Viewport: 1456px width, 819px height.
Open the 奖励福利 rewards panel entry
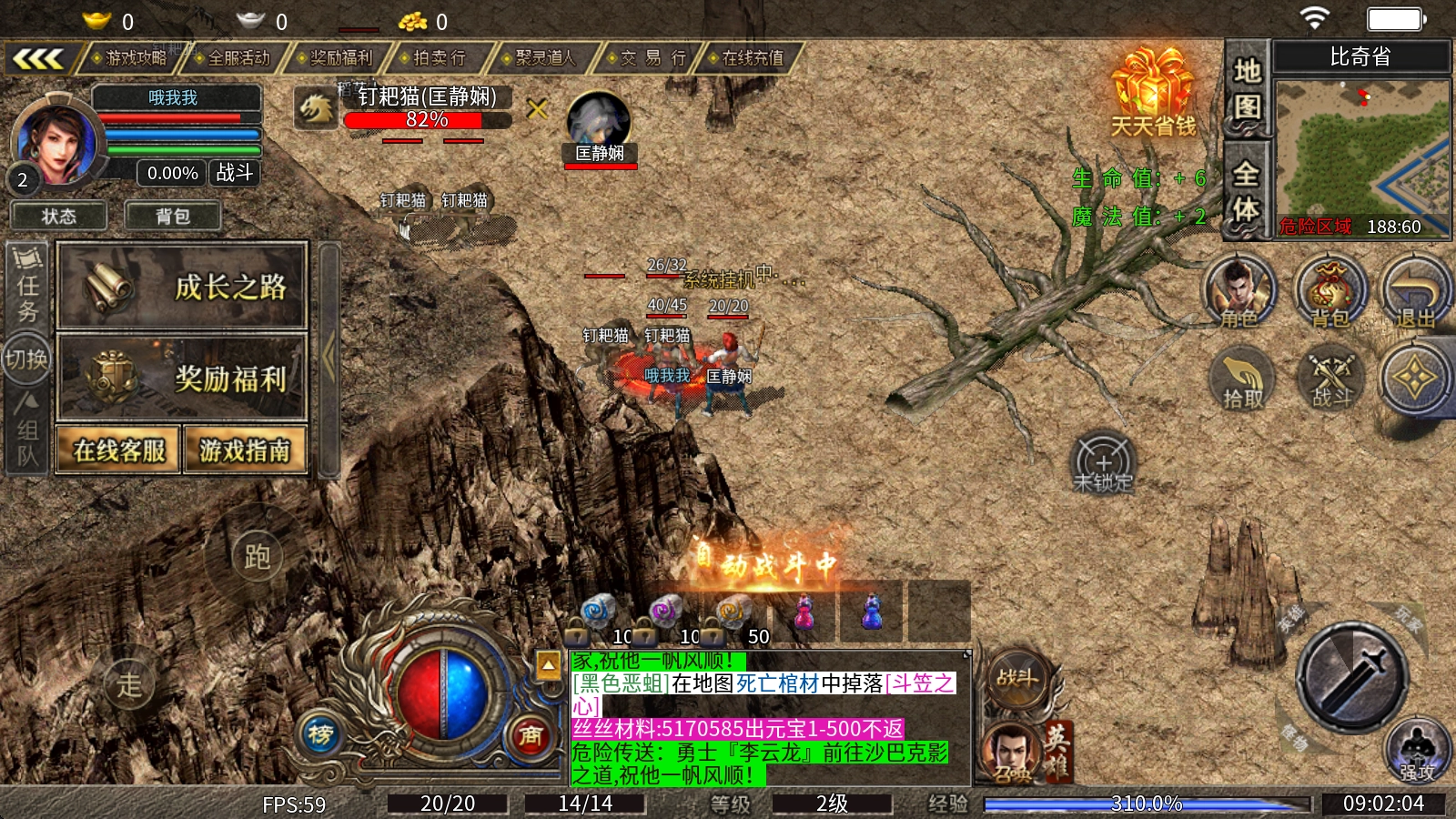coord(182,378)
